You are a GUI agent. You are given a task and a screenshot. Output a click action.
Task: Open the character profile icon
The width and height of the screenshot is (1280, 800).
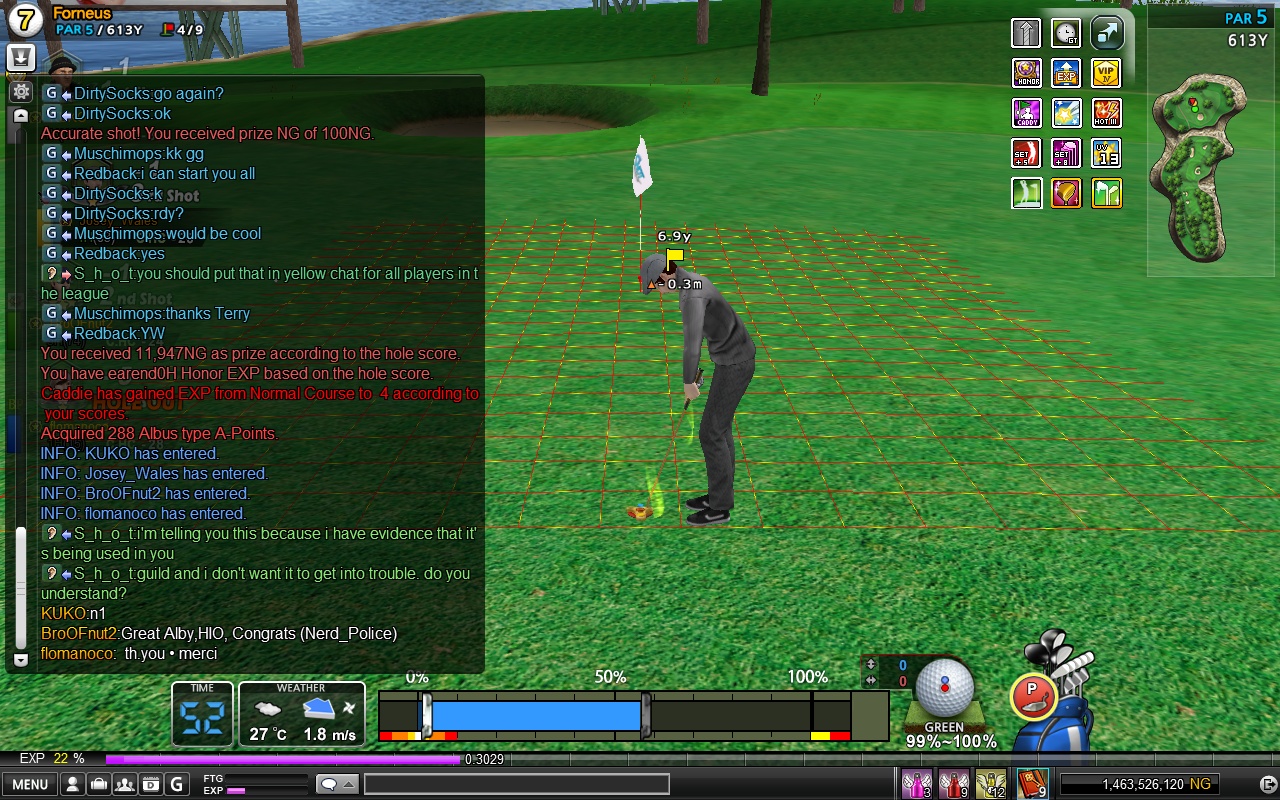[x=73, y=784]
